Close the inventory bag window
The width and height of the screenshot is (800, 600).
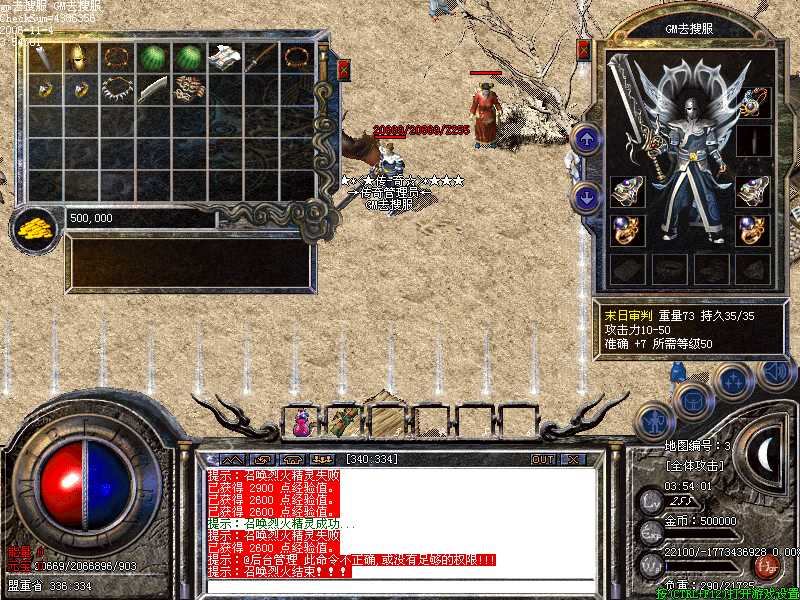(343, 70)
